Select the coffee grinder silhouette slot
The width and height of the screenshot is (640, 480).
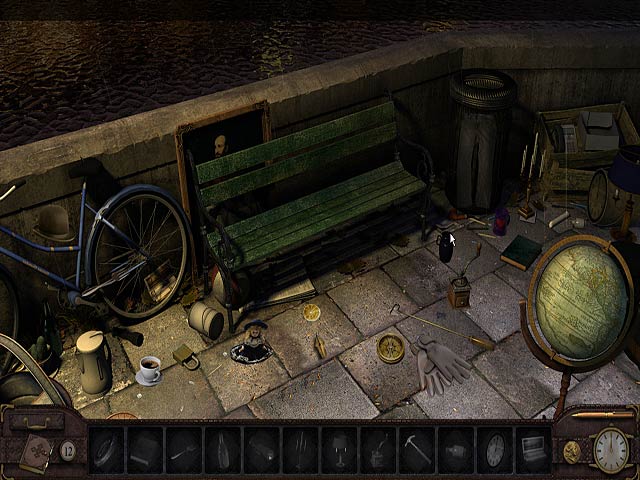pos(380,449)
